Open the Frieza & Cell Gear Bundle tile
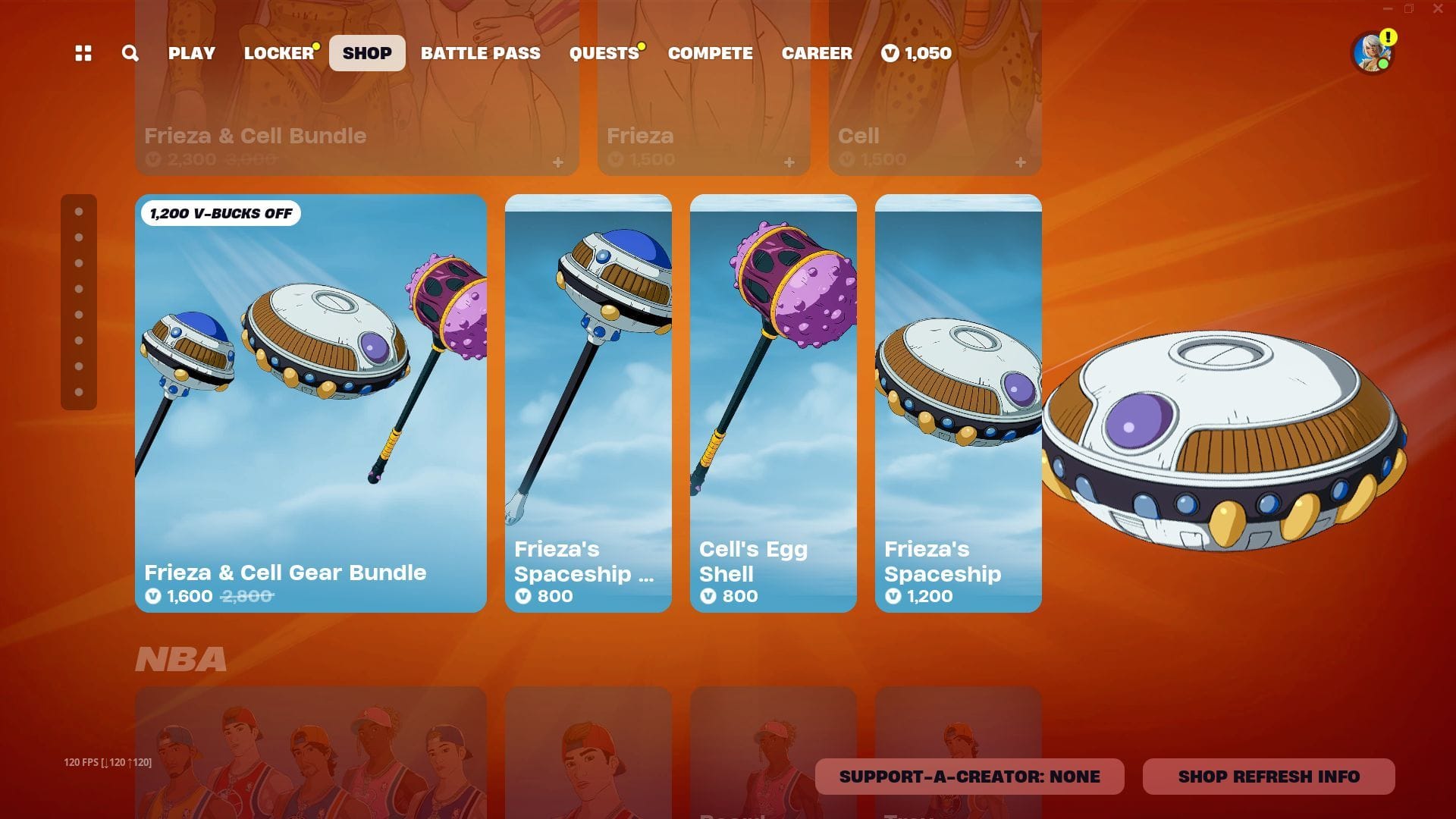The height and width of the screenshot is (819, 1456). pos(311,402)
